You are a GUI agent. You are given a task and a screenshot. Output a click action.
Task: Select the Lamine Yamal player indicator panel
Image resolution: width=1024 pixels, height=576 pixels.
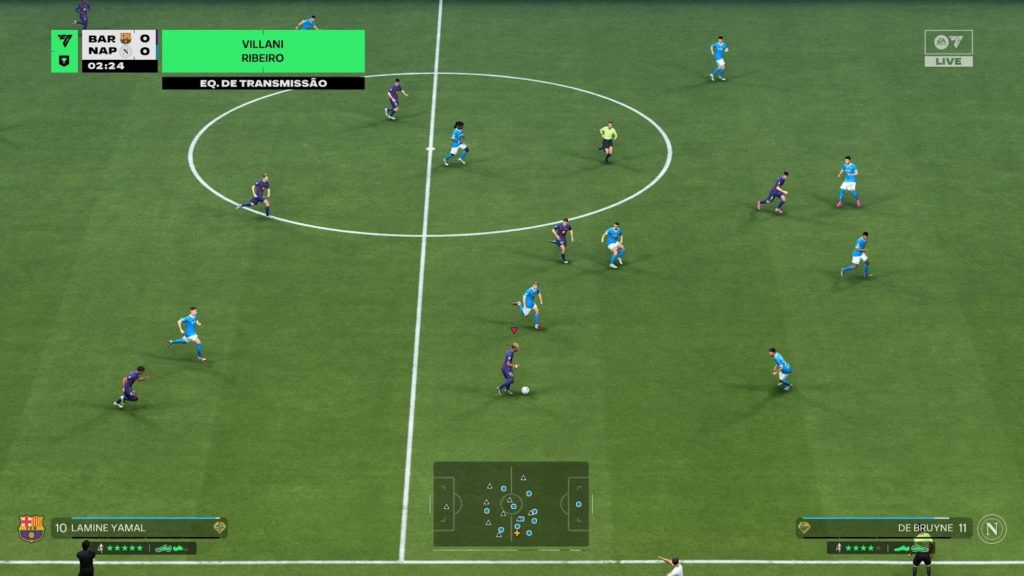click(139, 528)
